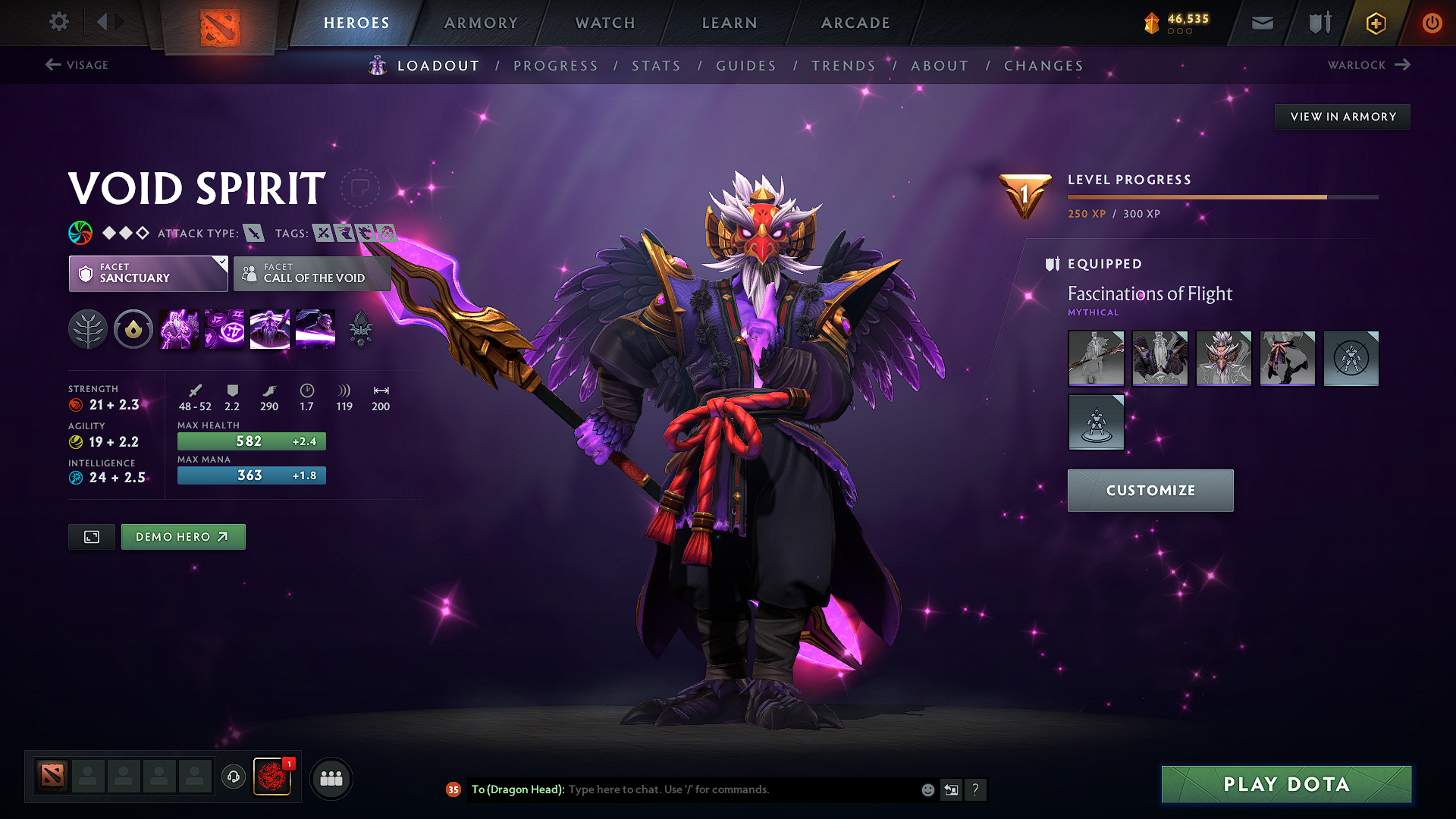Viewport: 1456px width, 819px height.
Task: Return to previous hero Visage
Action: pyautogui.click(x=76, y=65)
